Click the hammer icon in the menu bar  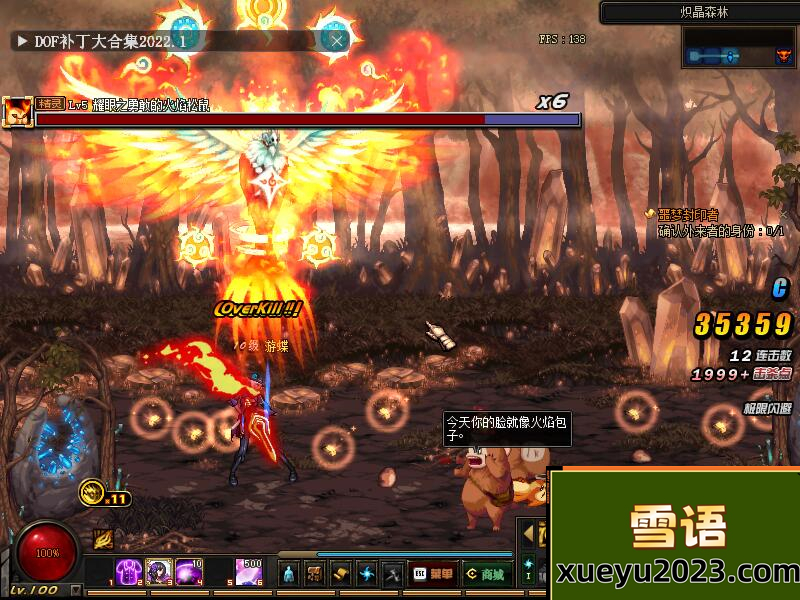coord(393,574)
